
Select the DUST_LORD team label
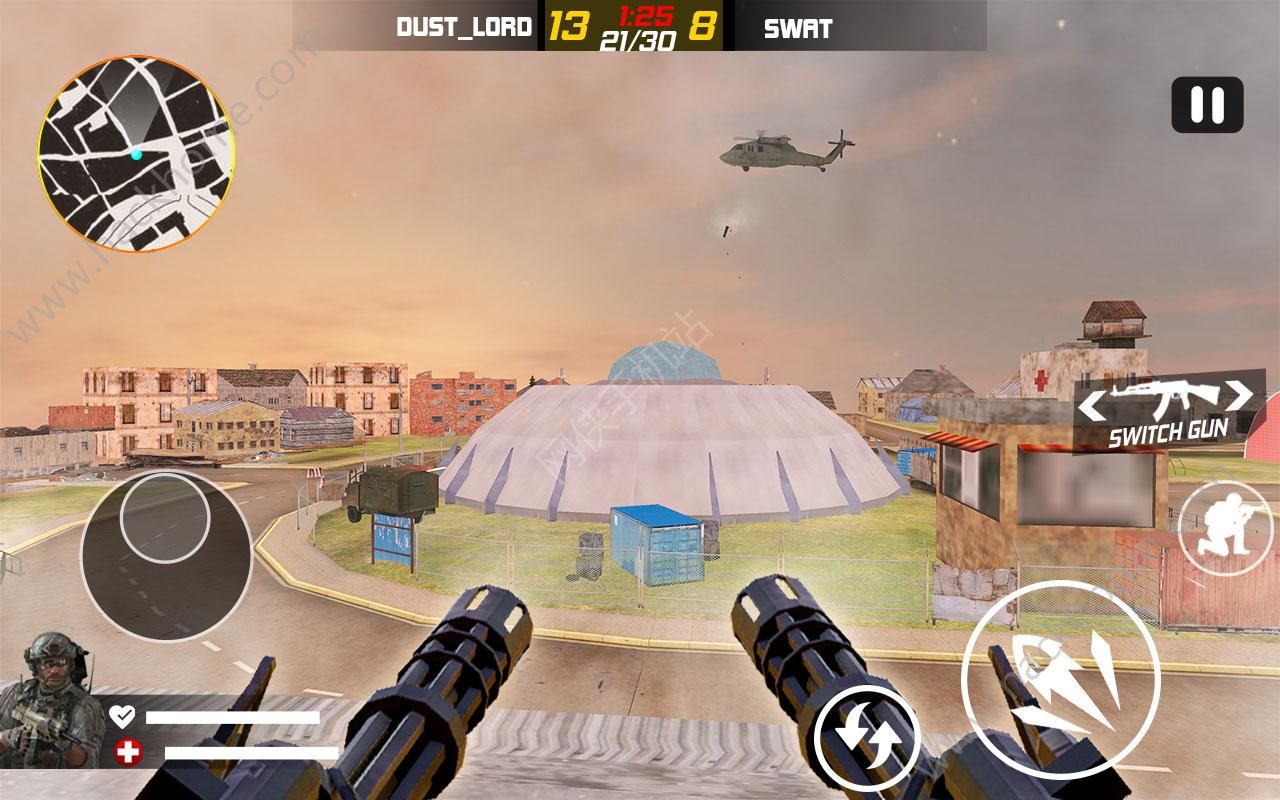(466, 28)
